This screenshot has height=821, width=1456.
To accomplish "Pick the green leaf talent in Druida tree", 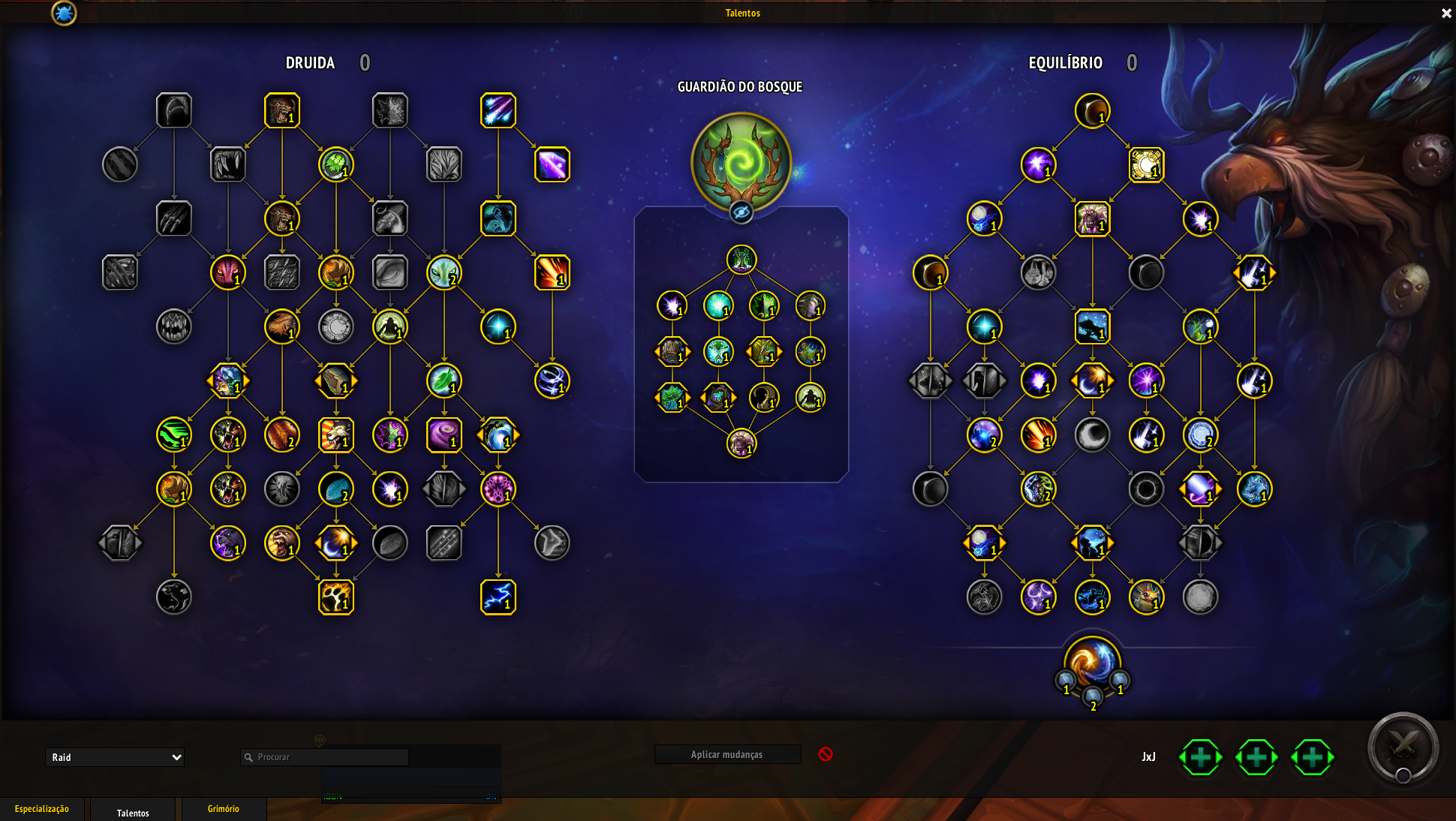I will pos(444,380).
